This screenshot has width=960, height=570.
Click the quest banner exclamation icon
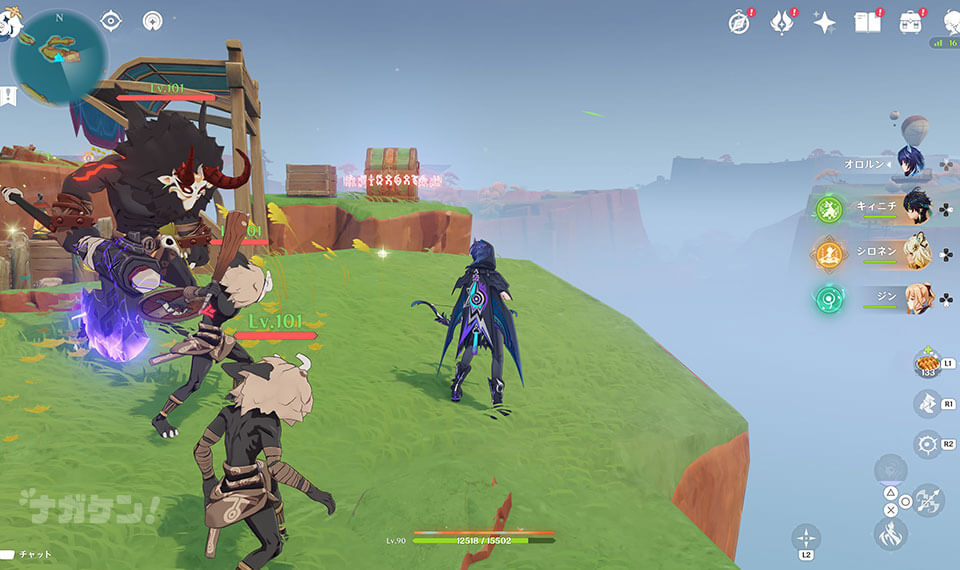pyautogui.click(x=8, y=96)
